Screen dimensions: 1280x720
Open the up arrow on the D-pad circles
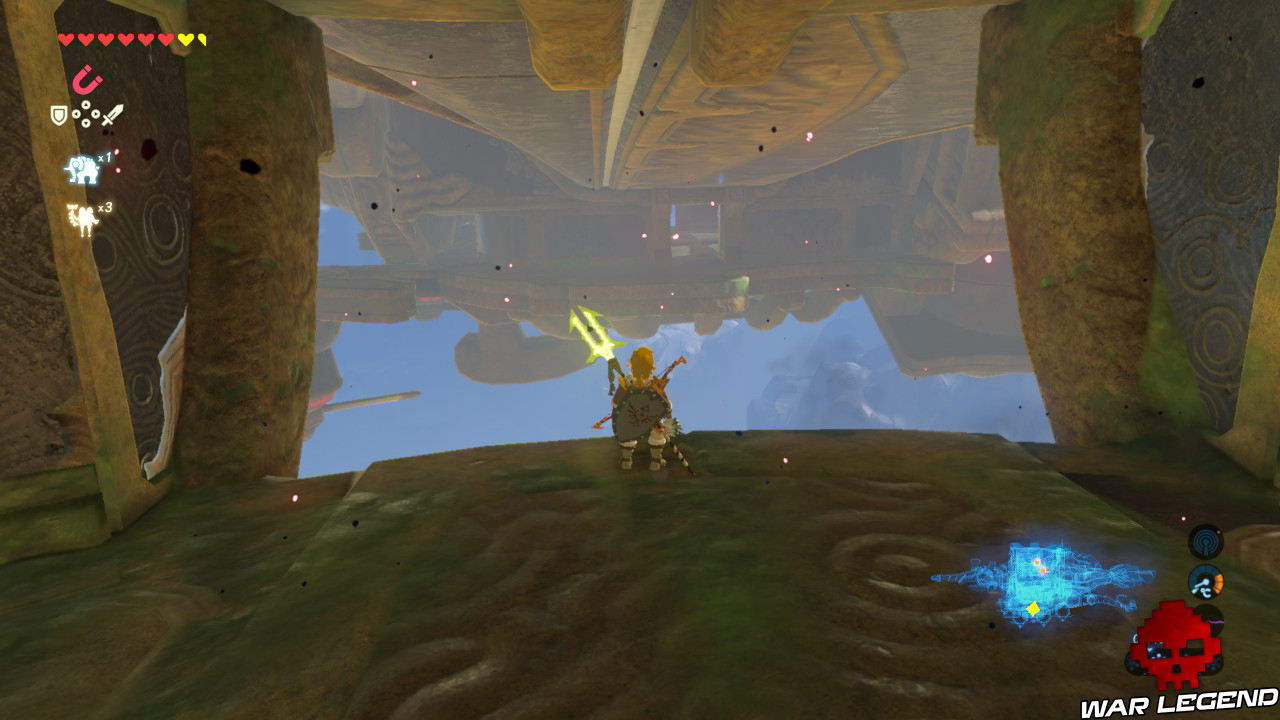pos(86,104)
